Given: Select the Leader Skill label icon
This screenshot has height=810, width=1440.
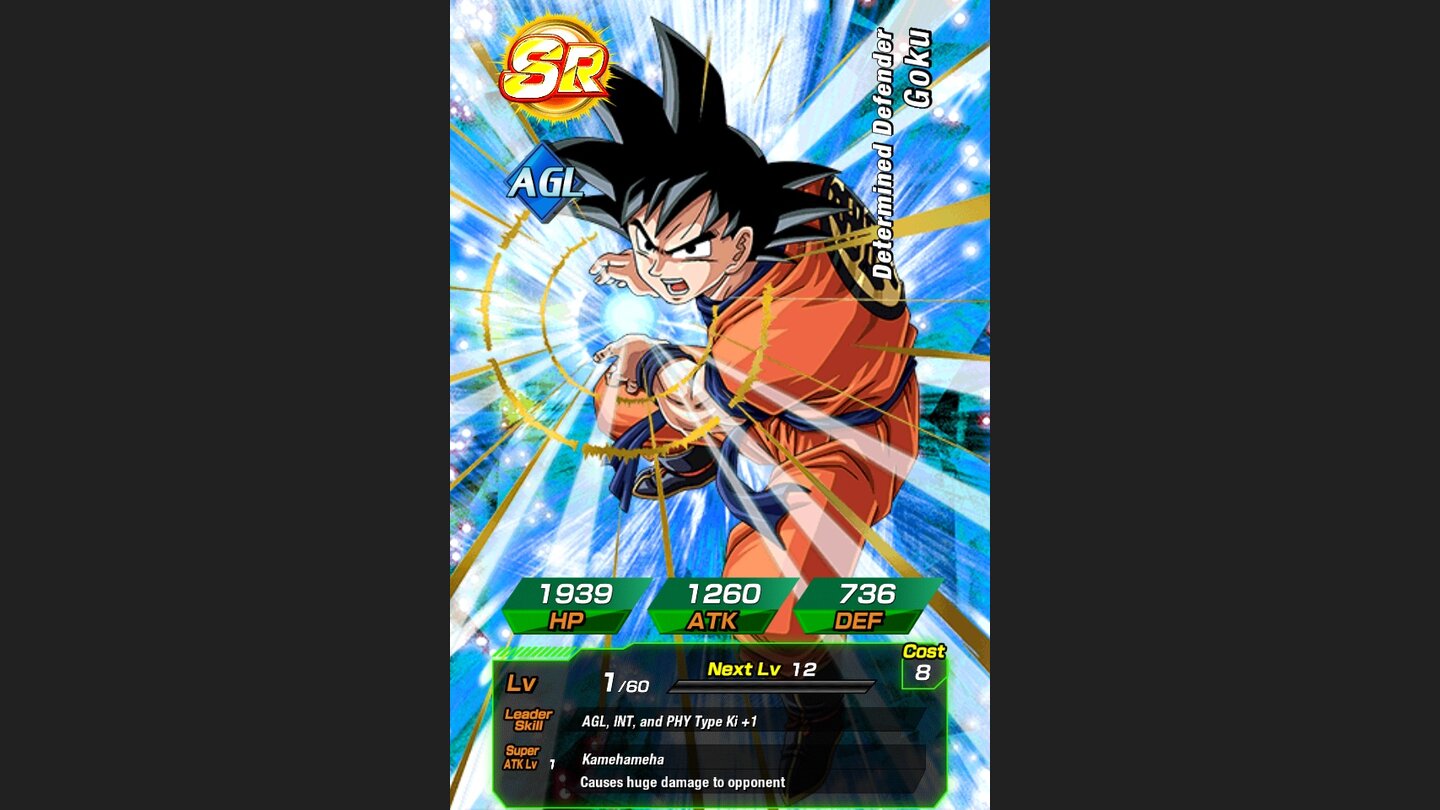Looking at the screenshot, I should (x=528, y=718).
